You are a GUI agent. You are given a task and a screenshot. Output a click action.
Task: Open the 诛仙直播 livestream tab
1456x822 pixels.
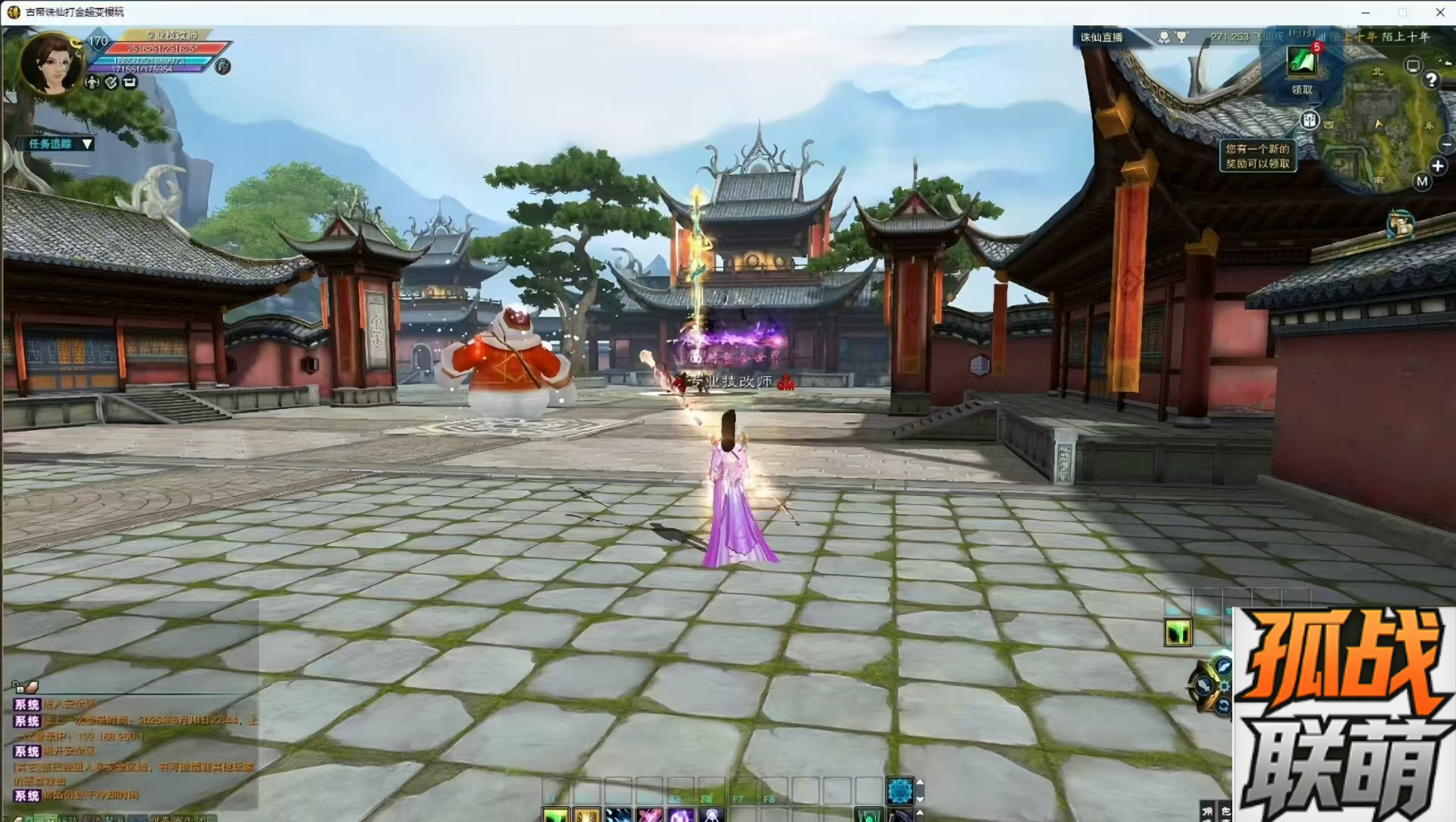click(1101, 37)
